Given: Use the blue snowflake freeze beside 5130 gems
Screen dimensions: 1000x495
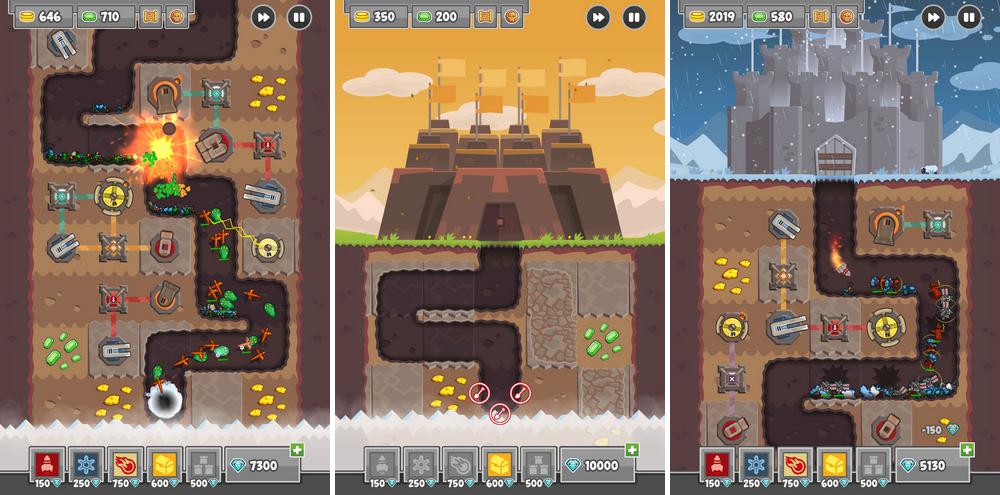Looking at the screenshot, I should pos(756,464).
